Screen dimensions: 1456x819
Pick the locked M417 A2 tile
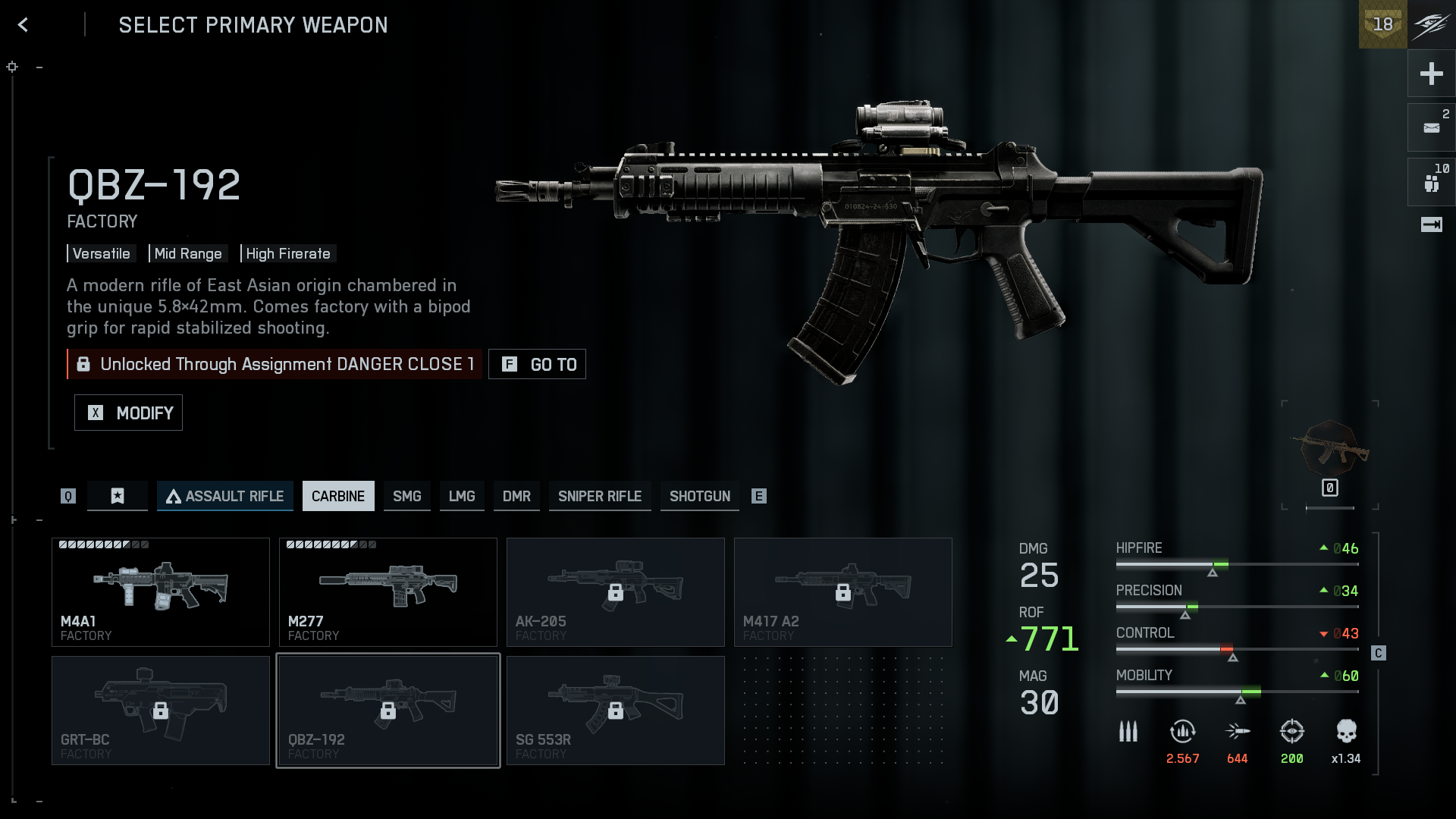pyautogui.click(x=843, y=591)
